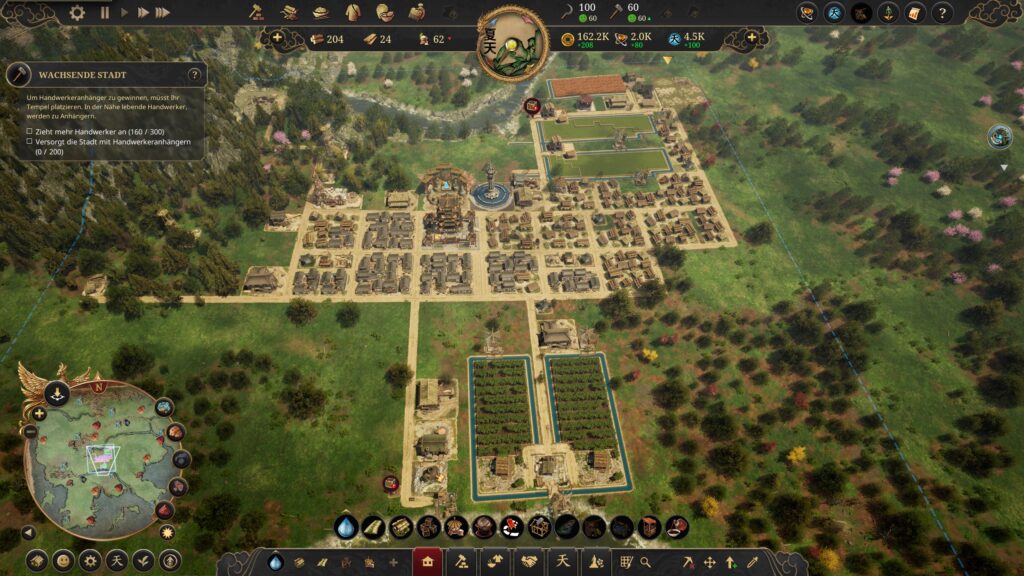The height and width of the screenshot is (576, 1024).
Task: Set game speed to fastest
Action: coord(162,13)
